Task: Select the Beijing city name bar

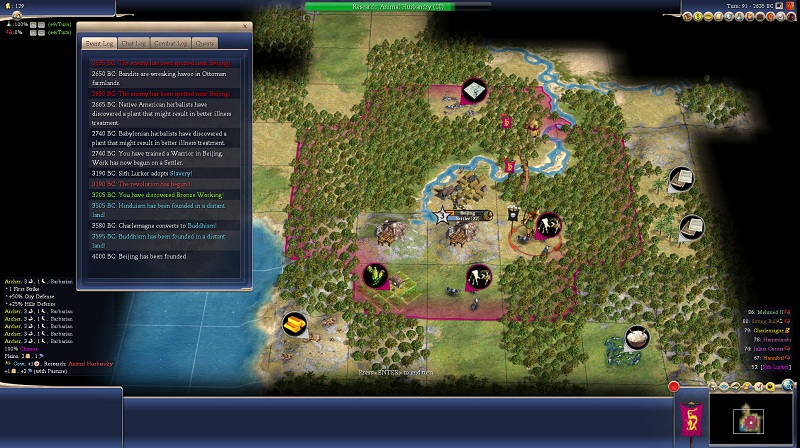Action: coord(467,213)
